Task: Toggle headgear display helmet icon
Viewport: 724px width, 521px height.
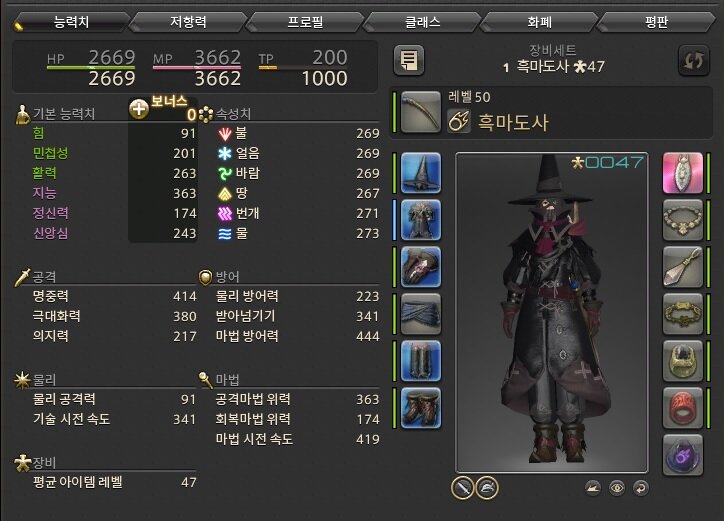Action: click(487, 487)
